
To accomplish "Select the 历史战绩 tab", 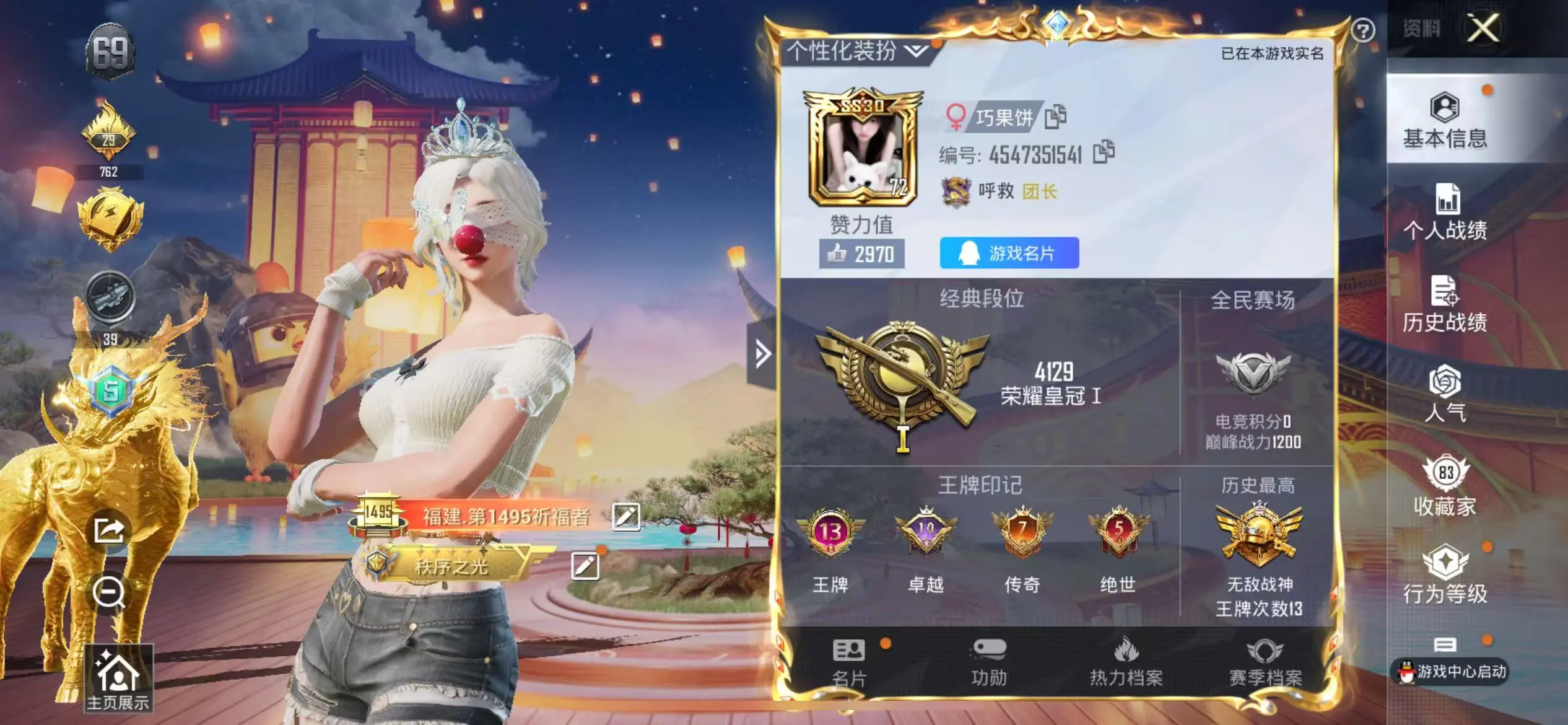I will pos(1445,304).
